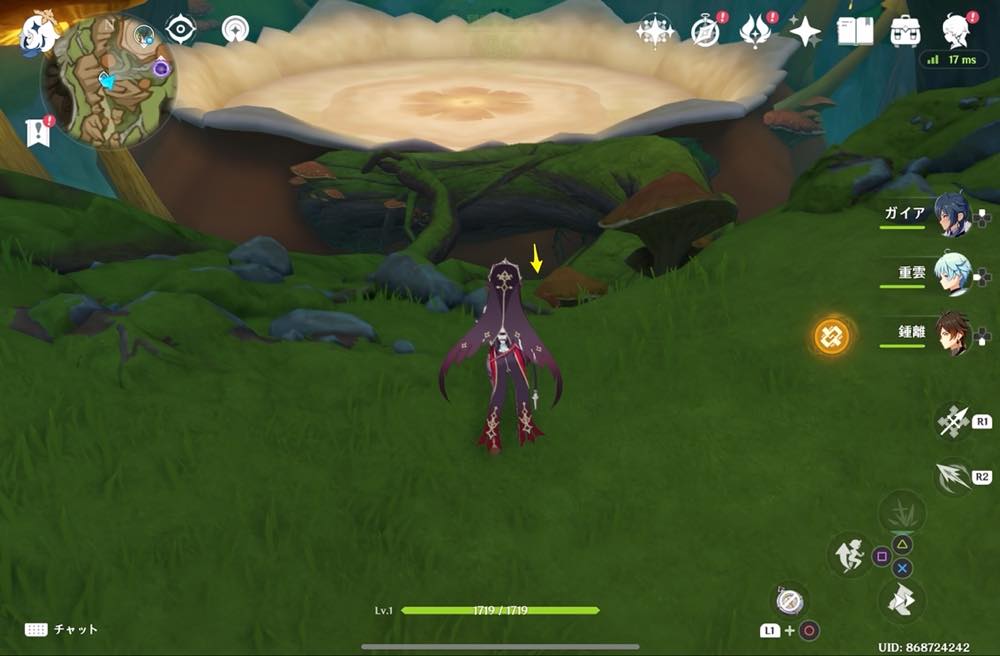Open the open-book Tutorials icon
Viewport: 1000px width, 656px height.
pyautogui.click(x=855, y=31)
